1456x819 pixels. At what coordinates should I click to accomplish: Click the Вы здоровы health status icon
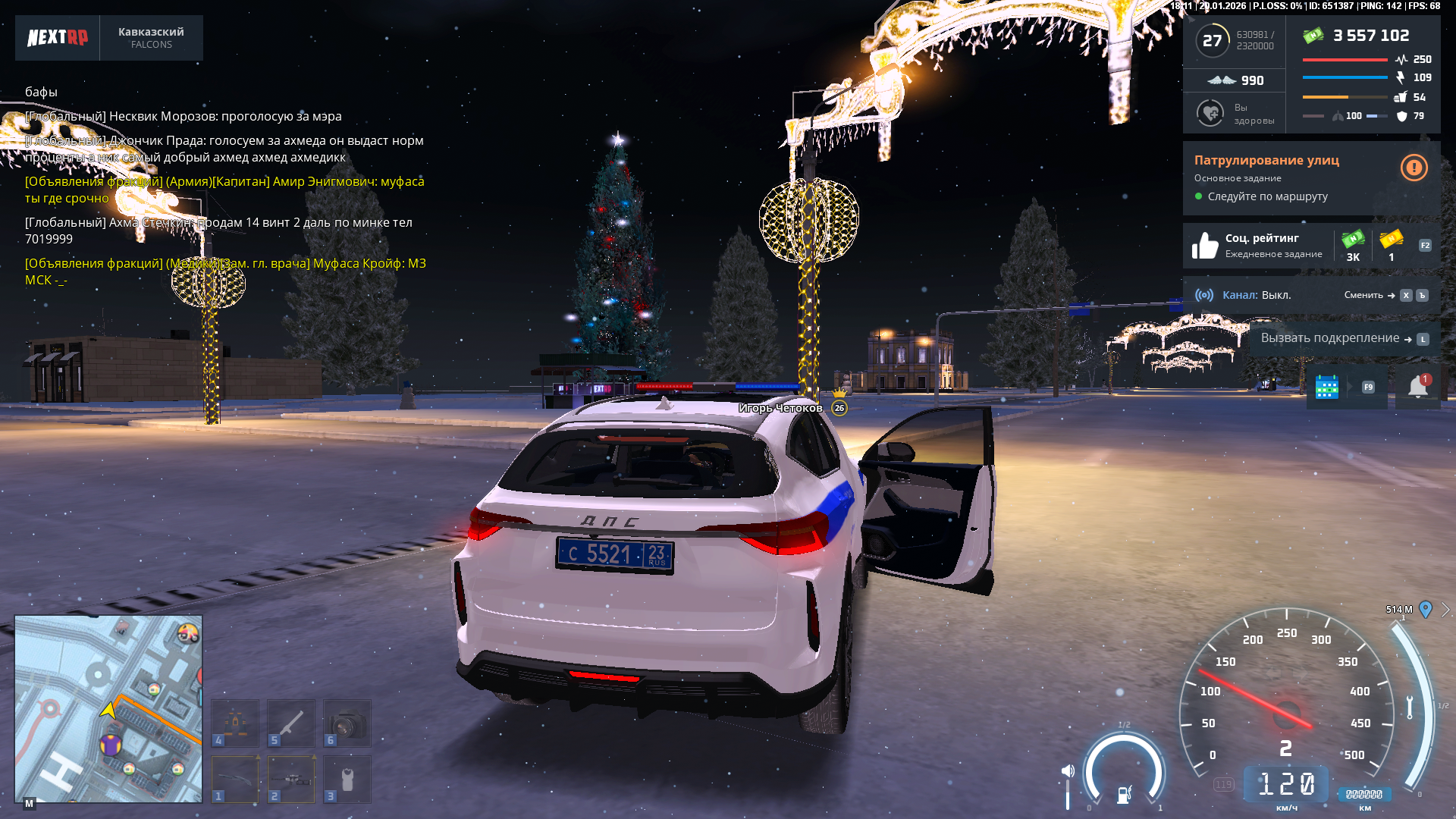(x=1210, y=113)
